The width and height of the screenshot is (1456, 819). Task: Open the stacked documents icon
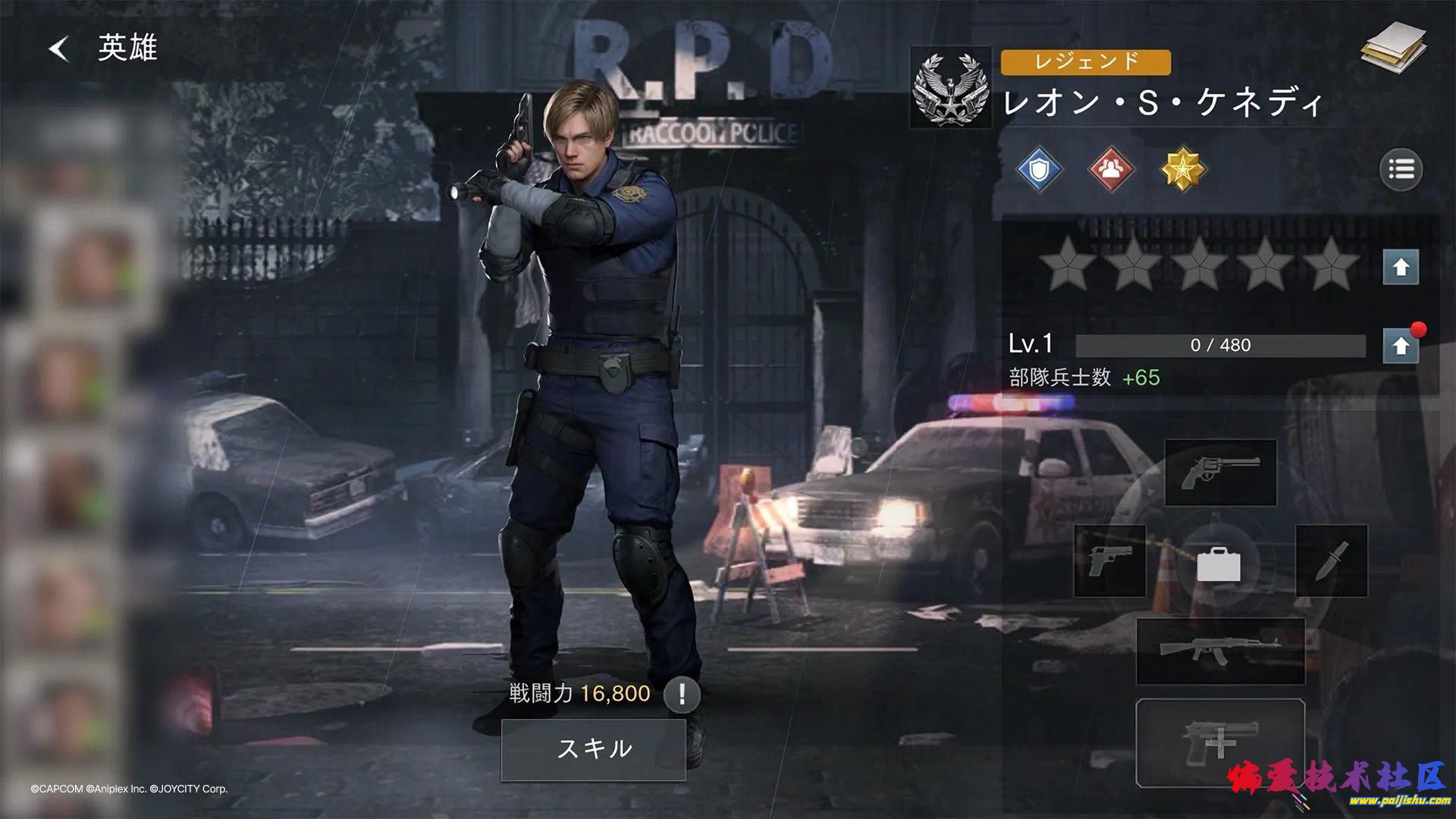(1392, 49)
